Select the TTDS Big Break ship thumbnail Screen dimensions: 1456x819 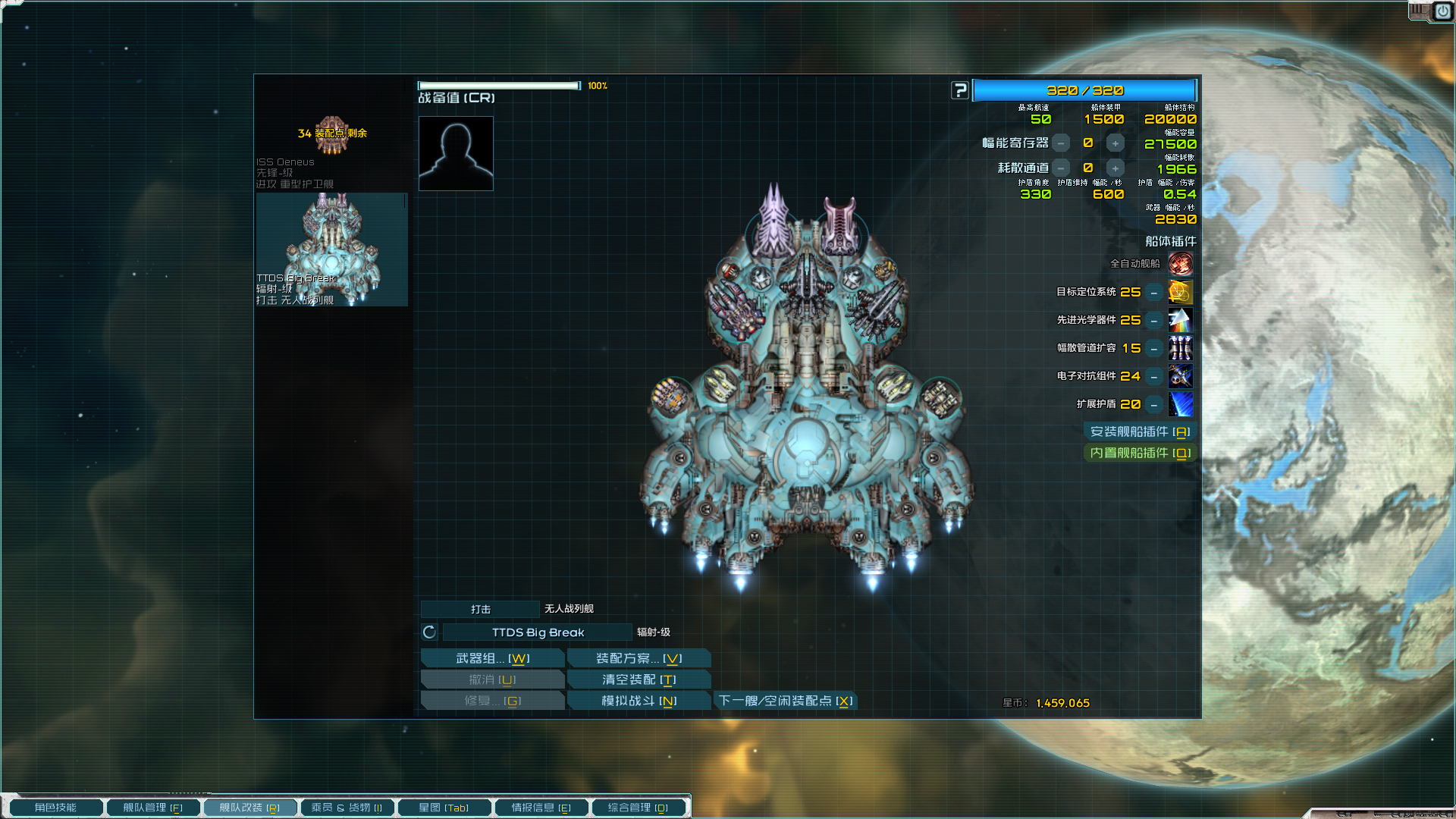[331, 249]
